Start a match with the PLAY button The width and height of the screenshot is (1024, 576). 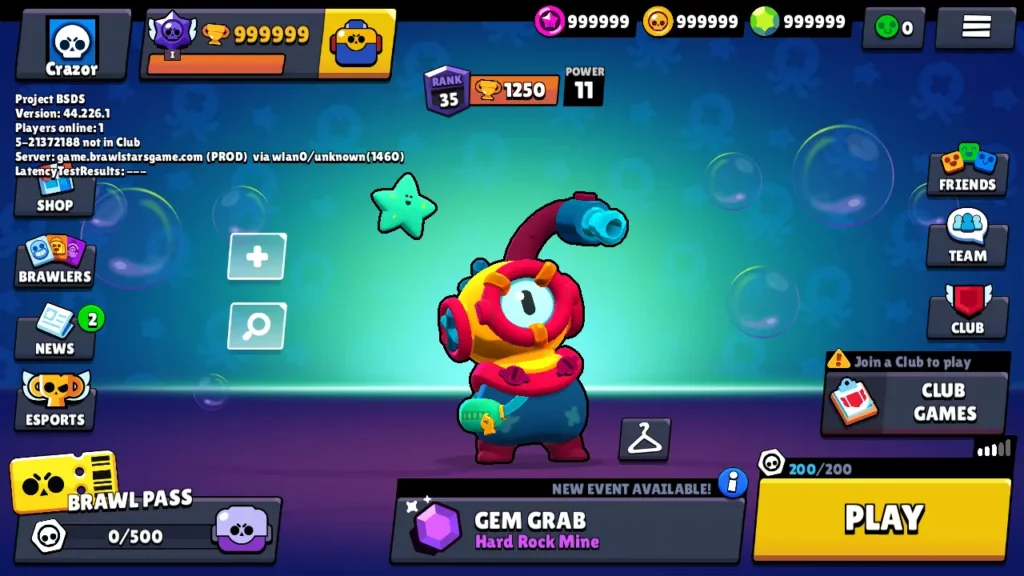coord(881,517)
